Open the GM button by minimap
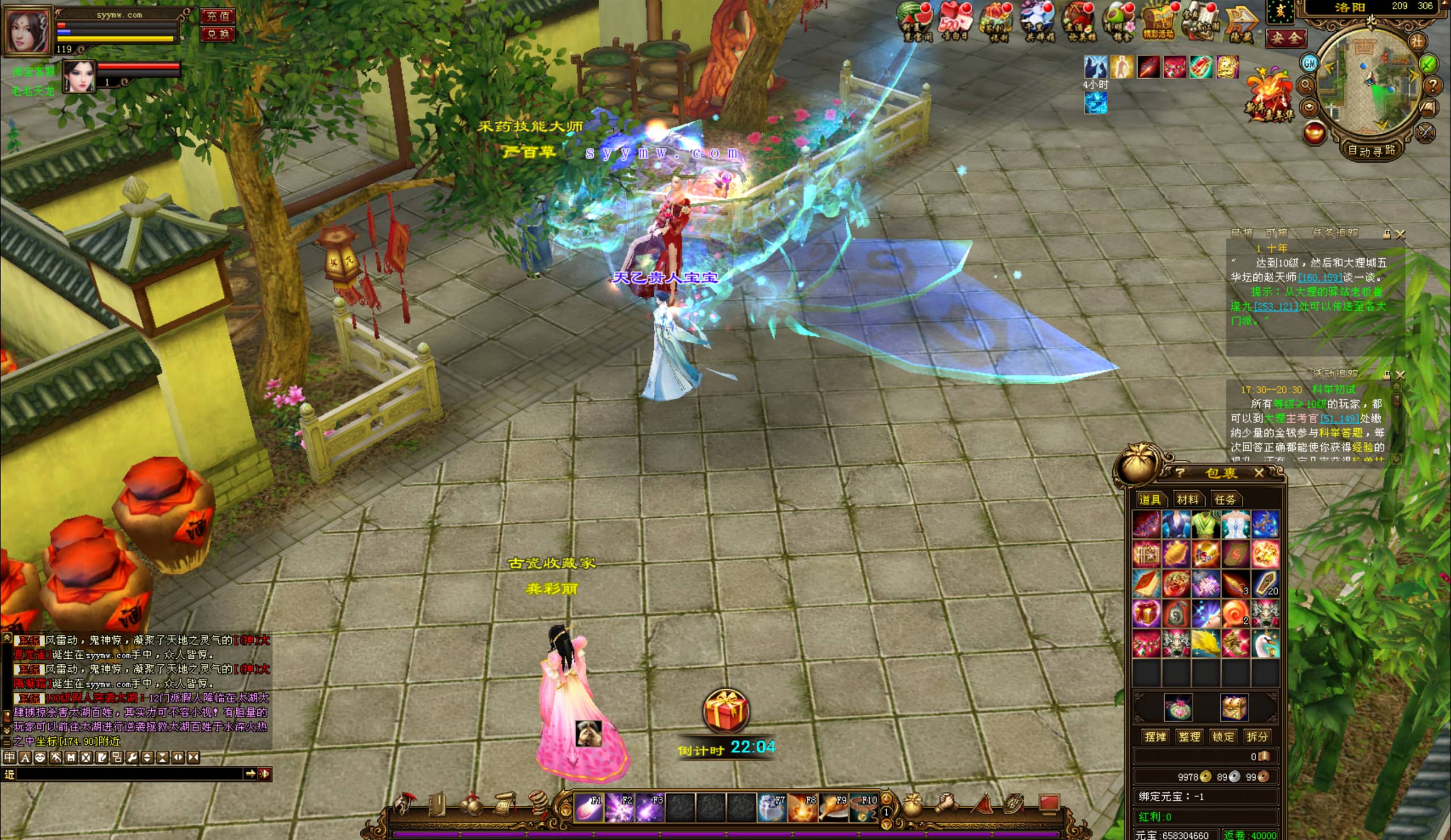 click(x=1309, y=63)
